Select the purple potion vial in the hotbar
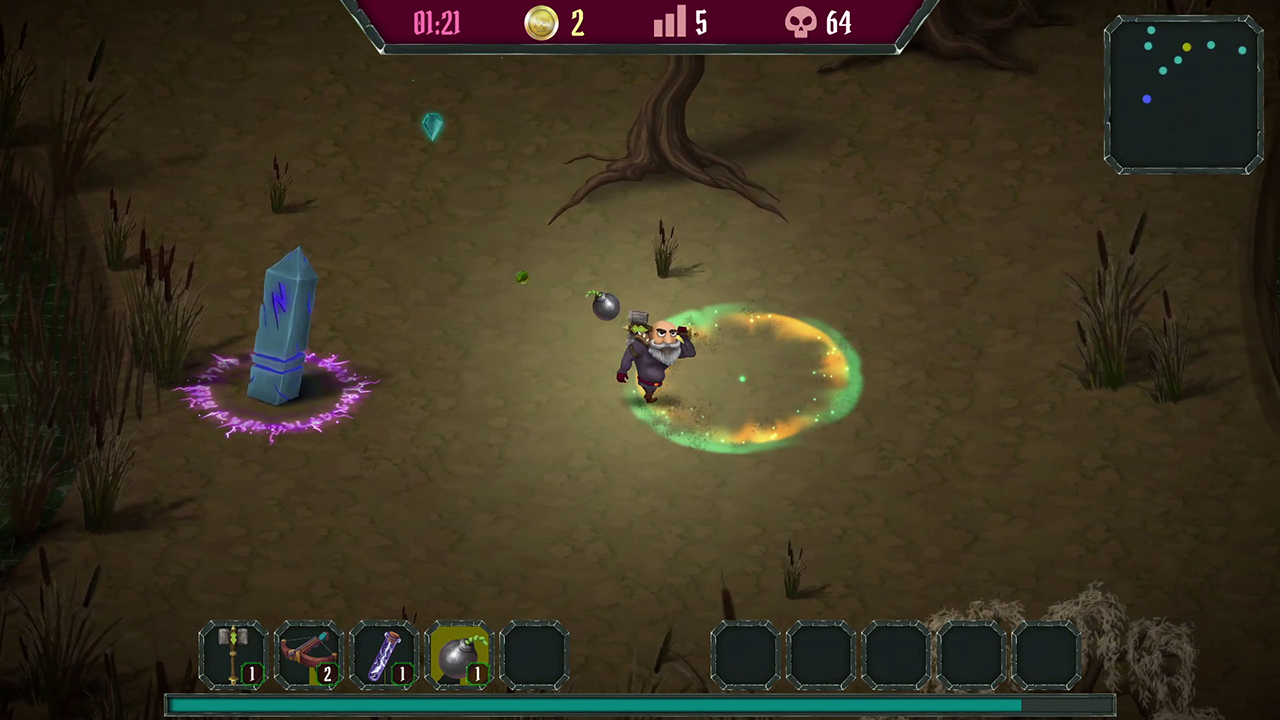Screen dimensions: 1280x720 385,653
